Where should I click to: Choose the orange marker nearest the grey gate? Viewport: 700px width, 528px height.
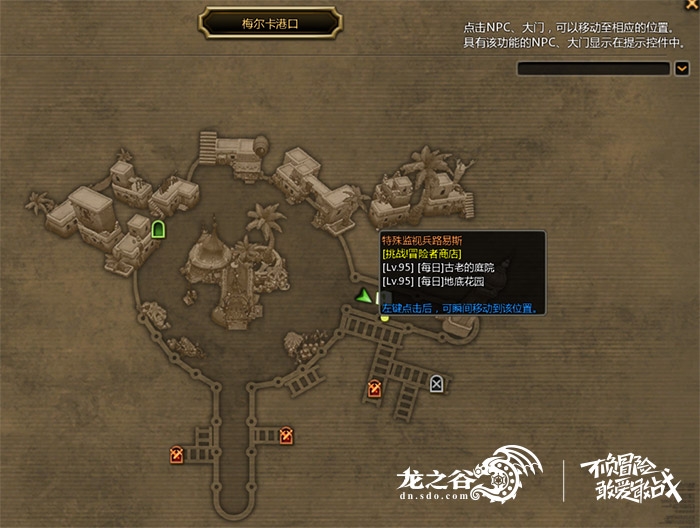[375, 389]
